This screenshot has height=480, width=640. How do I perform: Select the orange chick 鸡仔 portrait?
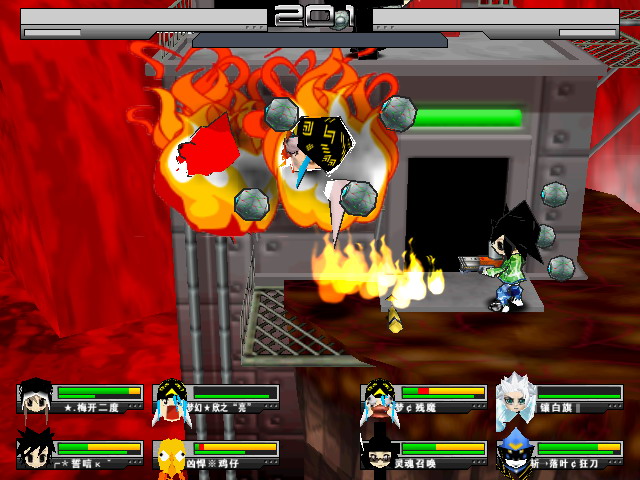pyautogui.click(x=171, y=453)
